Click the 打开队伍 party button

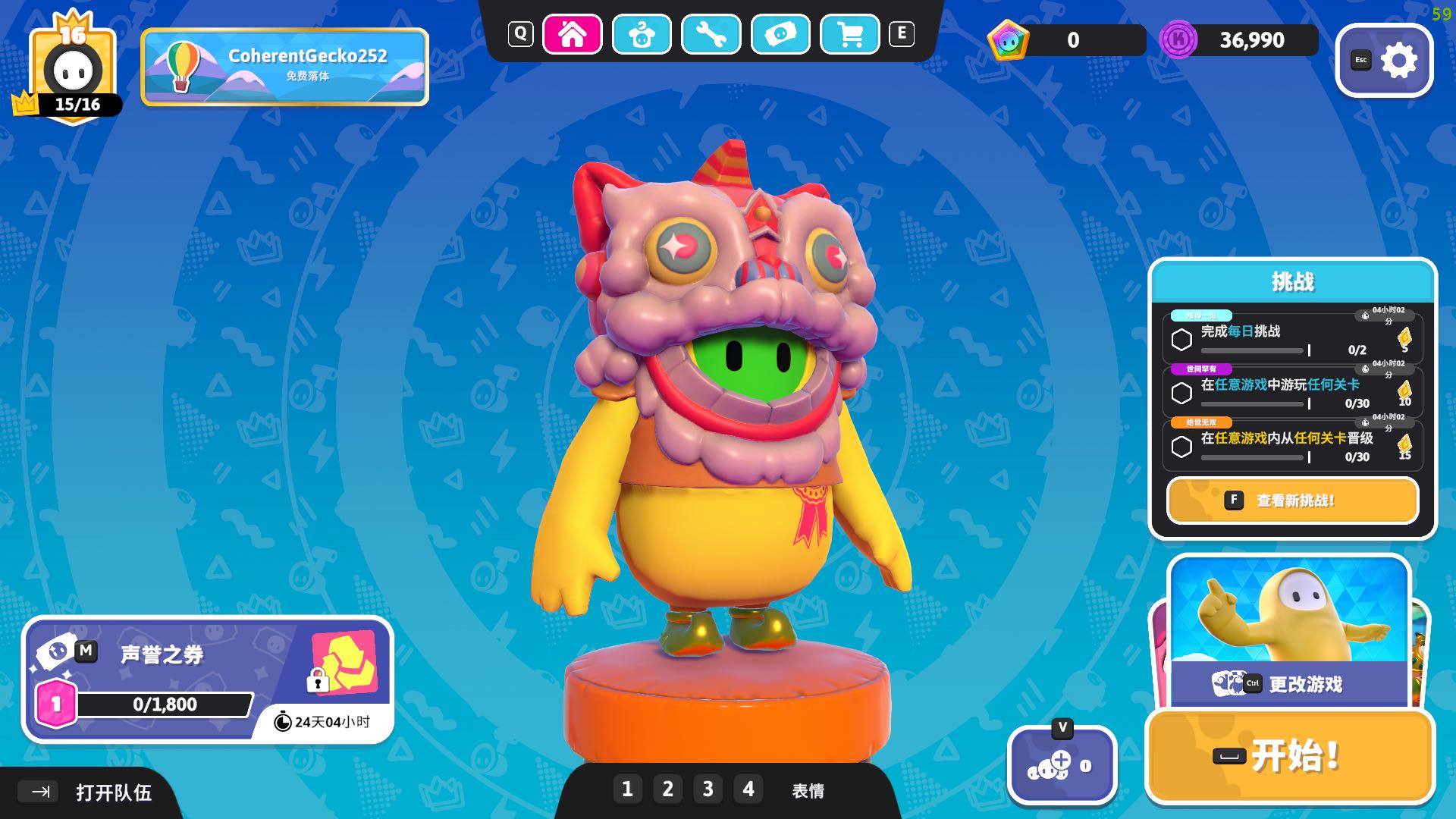point(91,792)
